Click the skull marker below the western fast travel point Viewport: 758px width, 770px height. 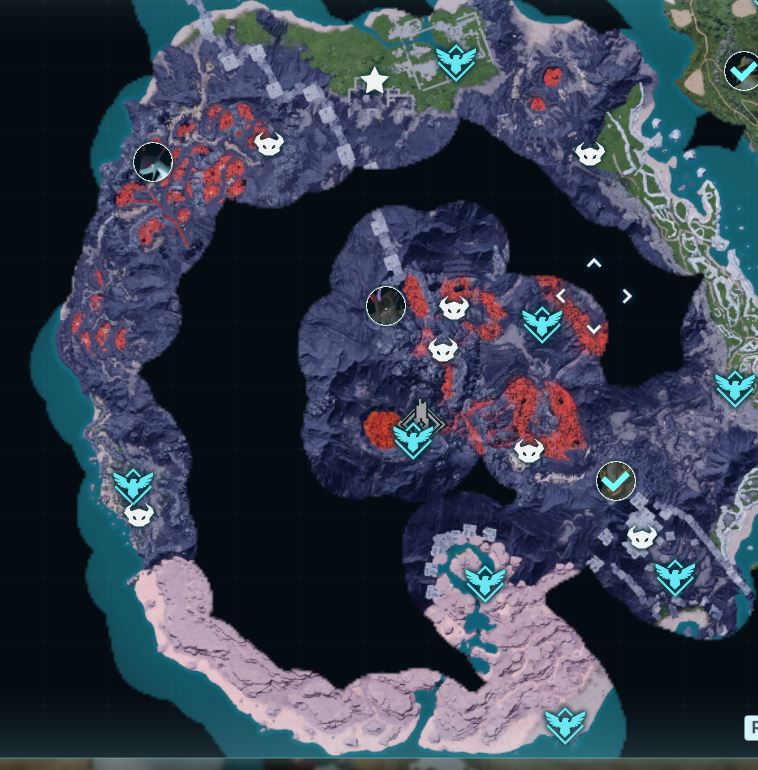(138, 515)
